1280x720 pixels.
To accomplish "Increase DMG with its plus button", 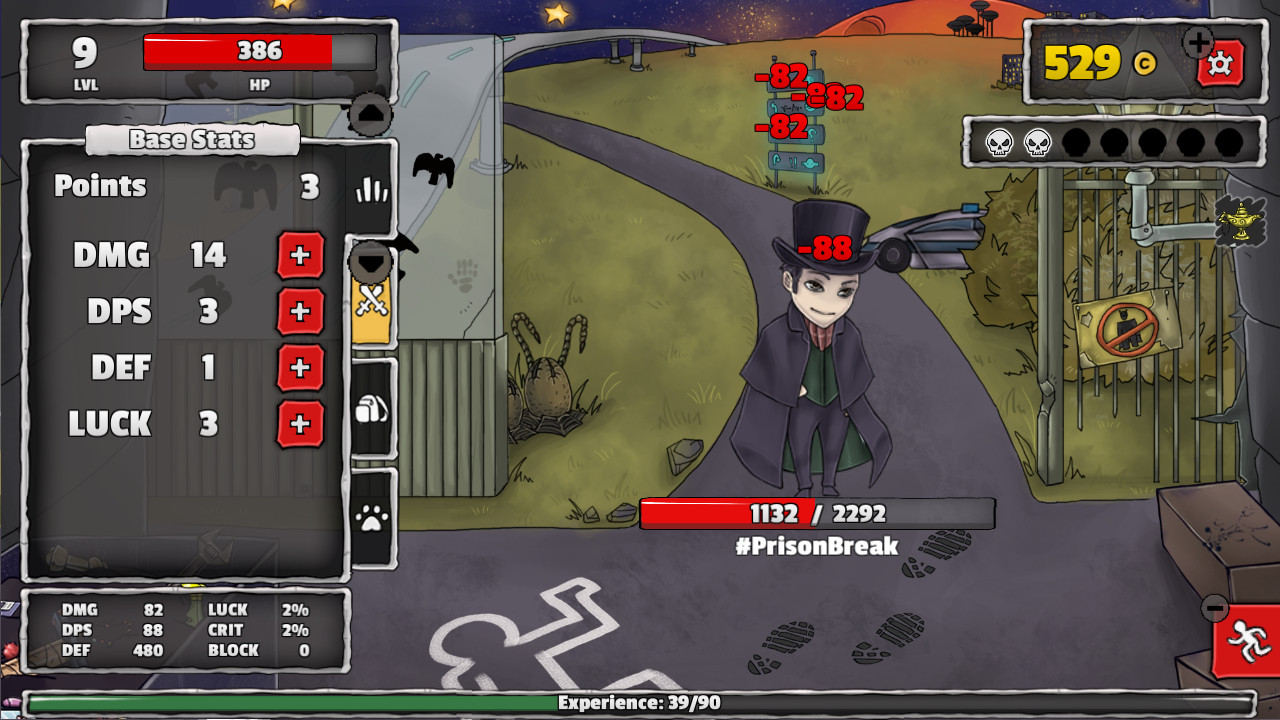I will click(299, 256).
